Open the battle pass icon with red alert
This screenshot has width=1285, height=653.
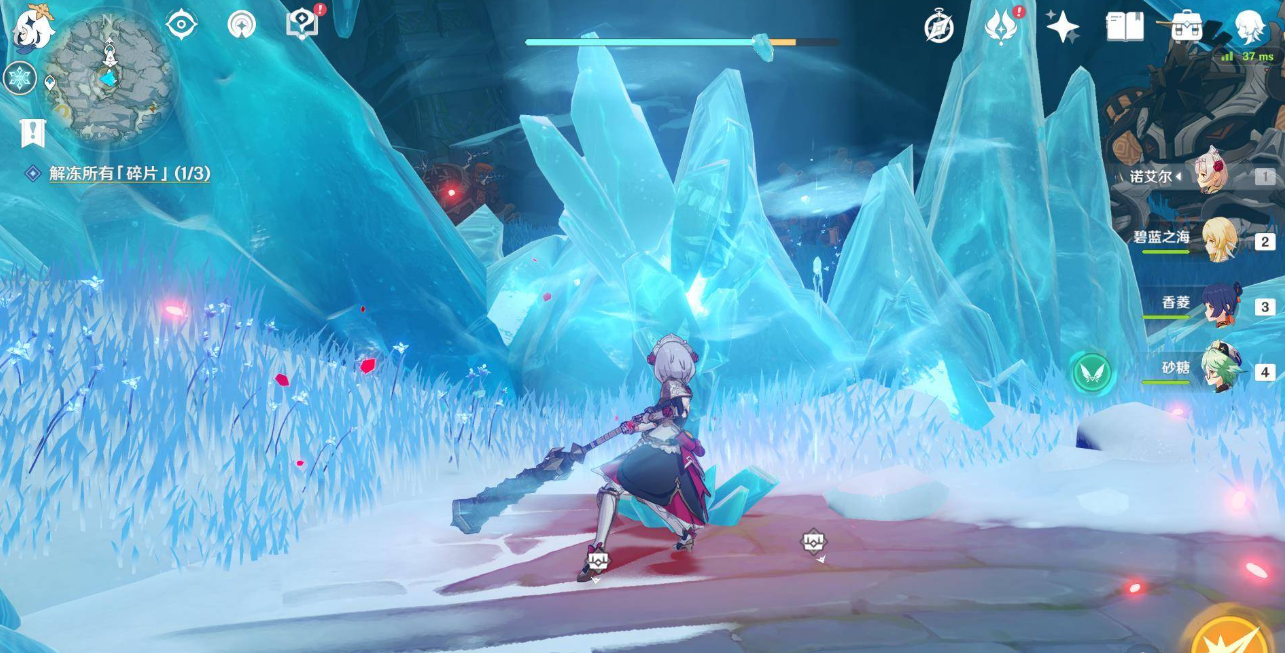tap(1001, 27)
